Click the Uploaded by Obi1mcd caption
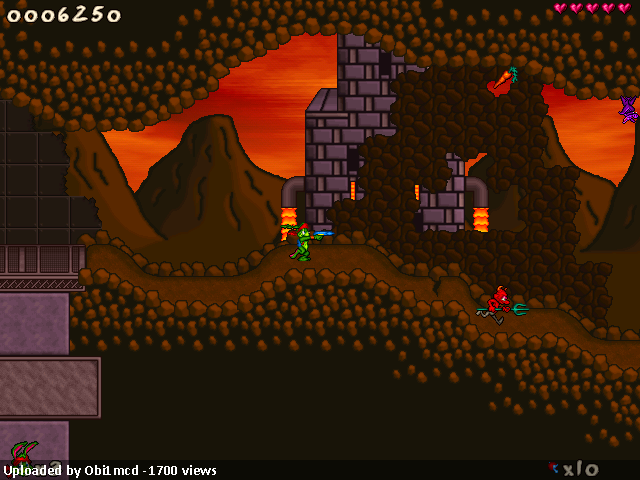The image size is (640, 480). coord(110,470)
